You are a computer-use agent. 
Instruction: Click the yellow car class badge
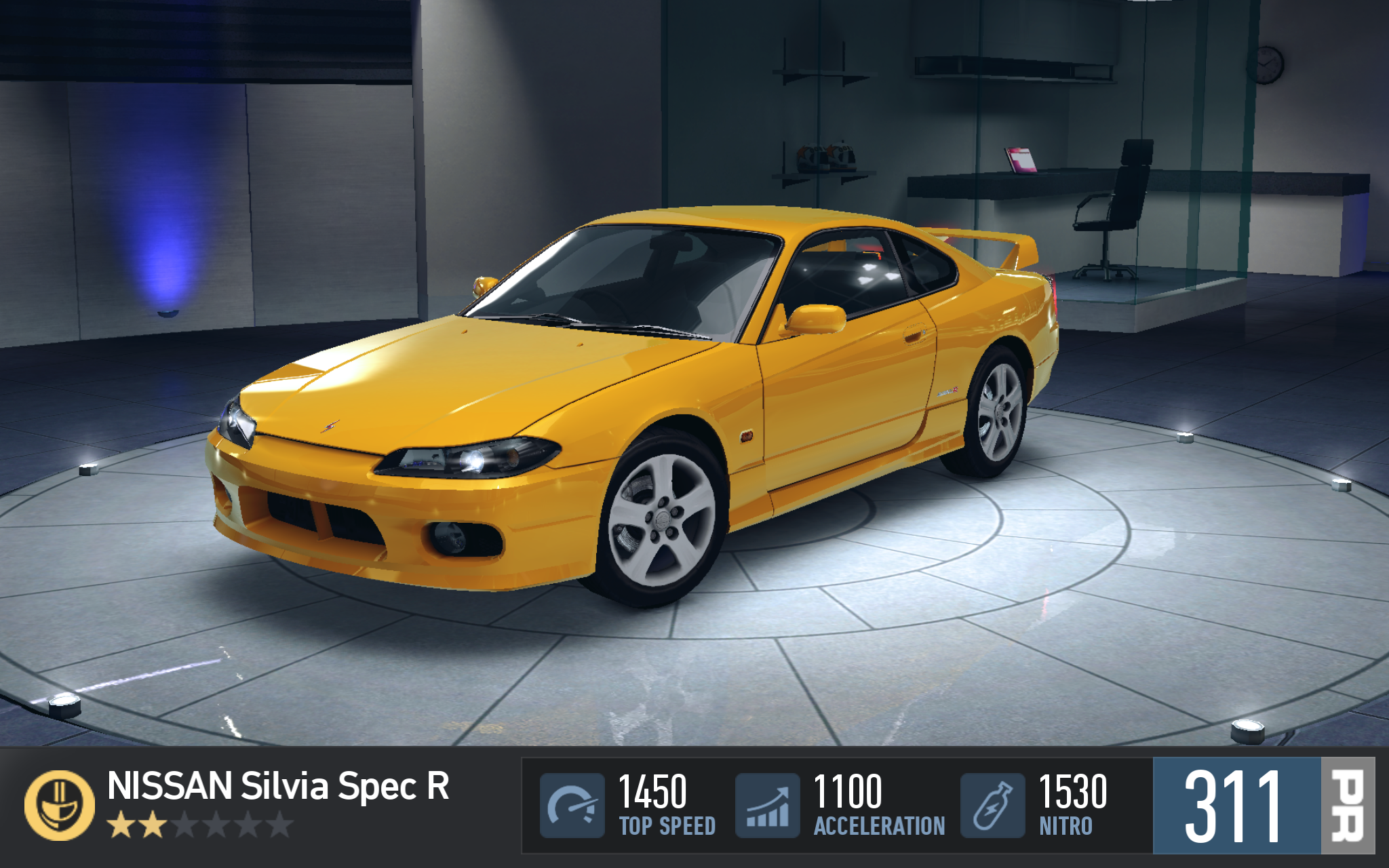pyautogui.click(x=60, y=806)
